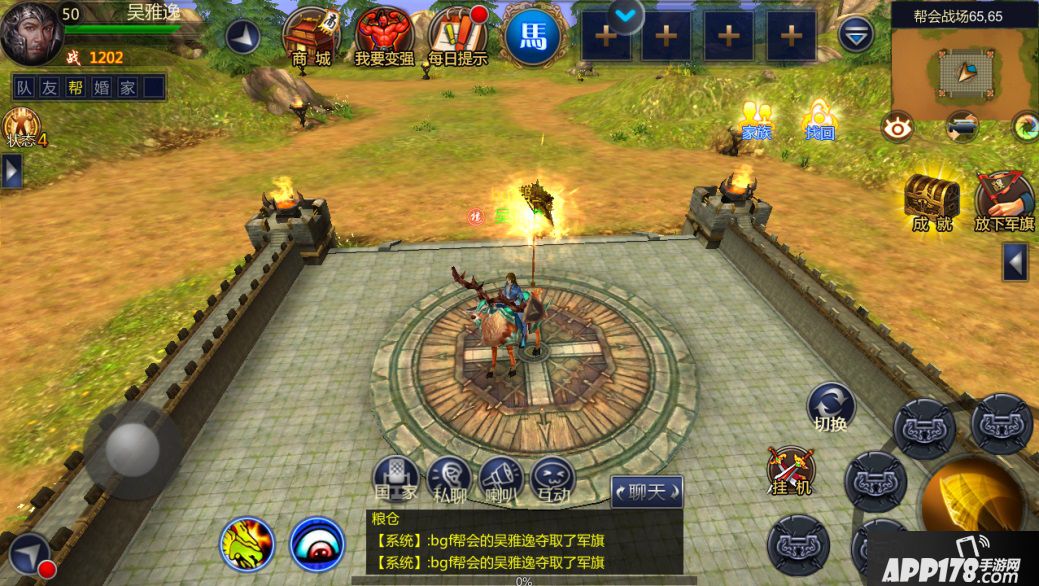
Task: Click the player portrait avatar
Action: tap(31, 34)
